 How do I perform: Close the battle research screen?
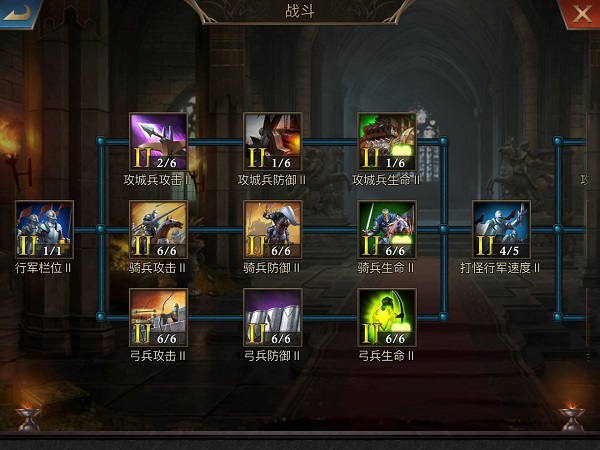pyautogui.click(x=581, y=13)
